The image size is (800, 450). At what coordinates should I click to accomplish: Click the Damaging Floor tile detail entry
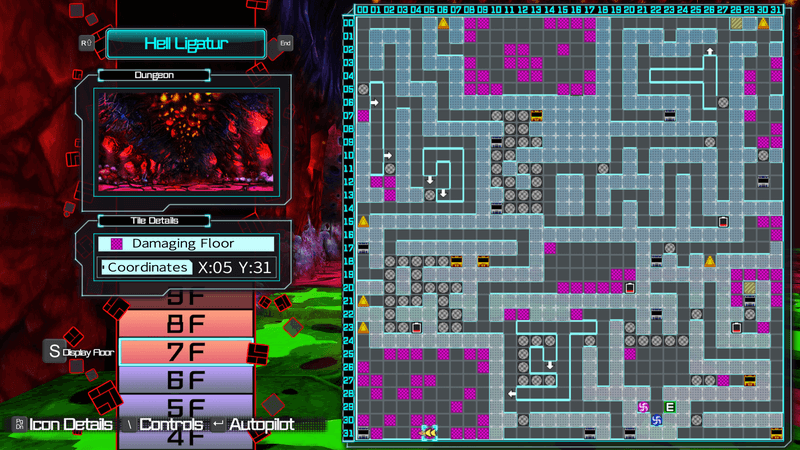click(186, 243)
